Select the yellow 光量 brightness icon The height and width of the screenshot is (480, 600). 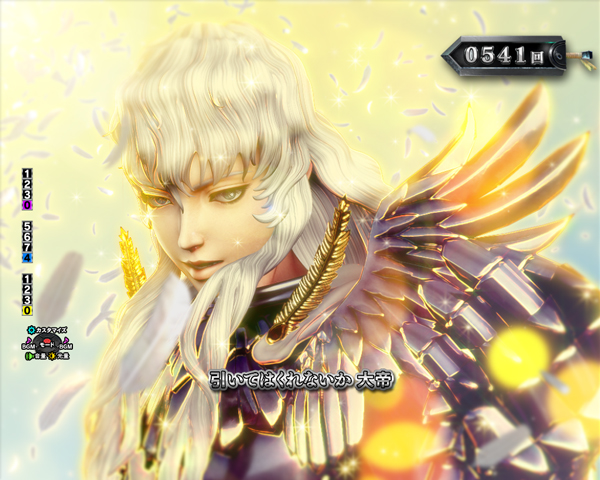[51, 355]
